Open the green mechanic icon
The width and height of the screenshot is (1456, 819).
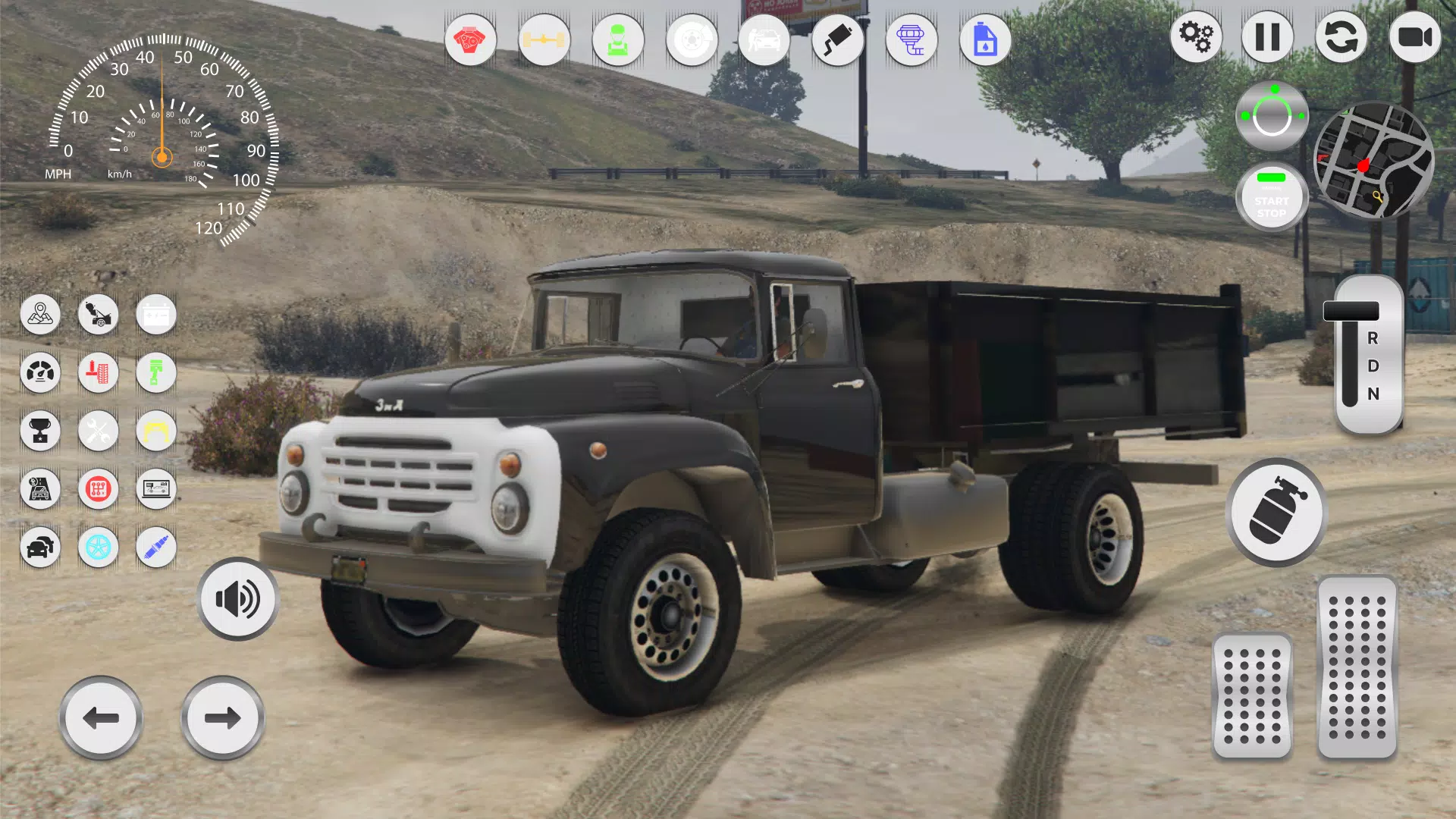click(x=618, y=42)
